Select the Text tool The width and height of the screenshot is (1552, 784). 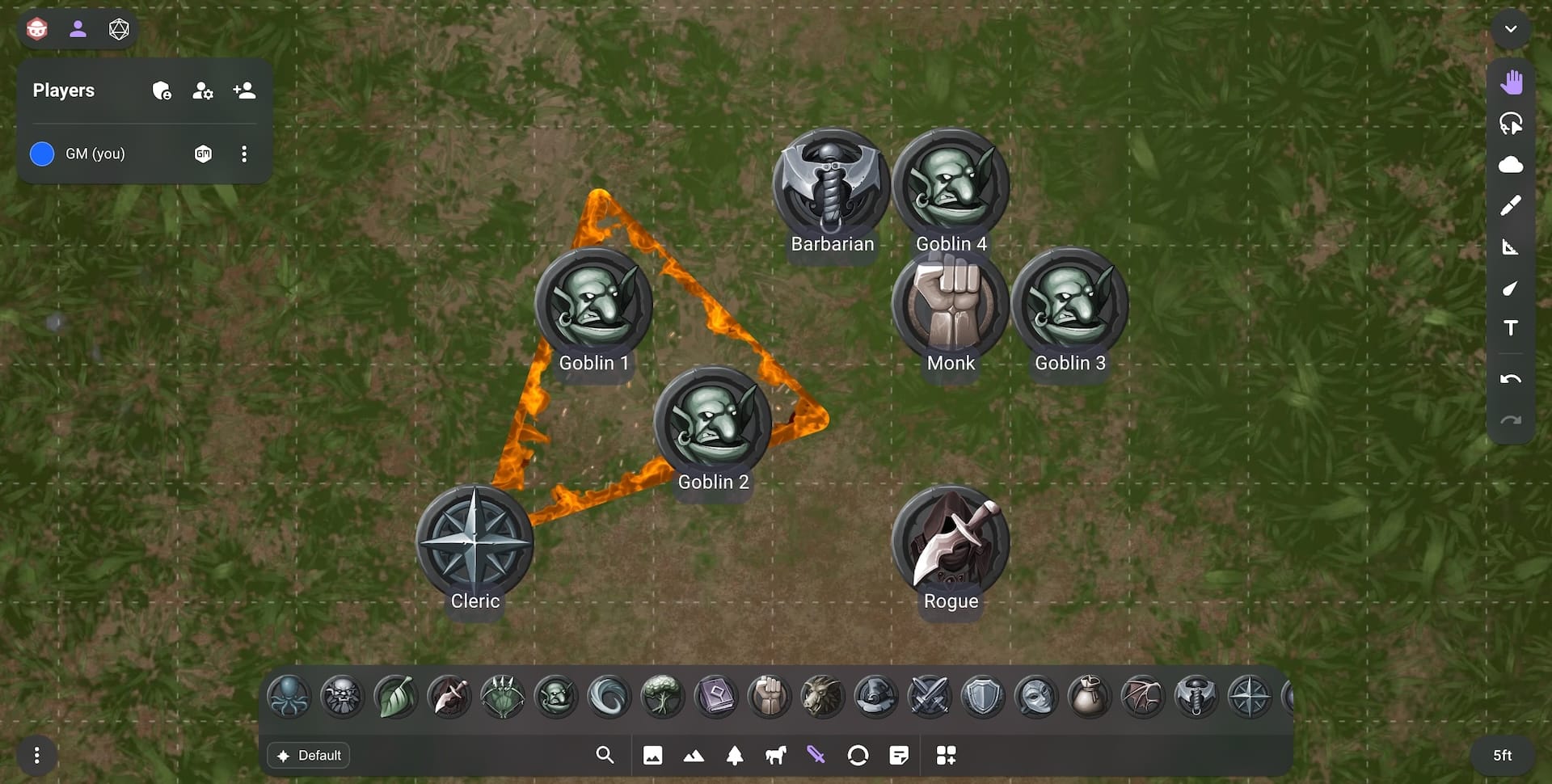[1511, 328]
